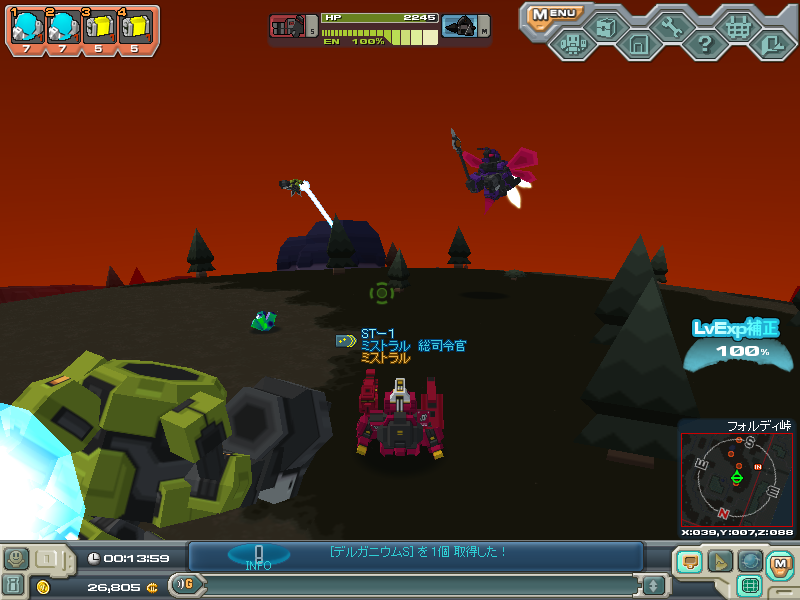
Task: Open the smiley face emote button
Action: coord(15,558)
